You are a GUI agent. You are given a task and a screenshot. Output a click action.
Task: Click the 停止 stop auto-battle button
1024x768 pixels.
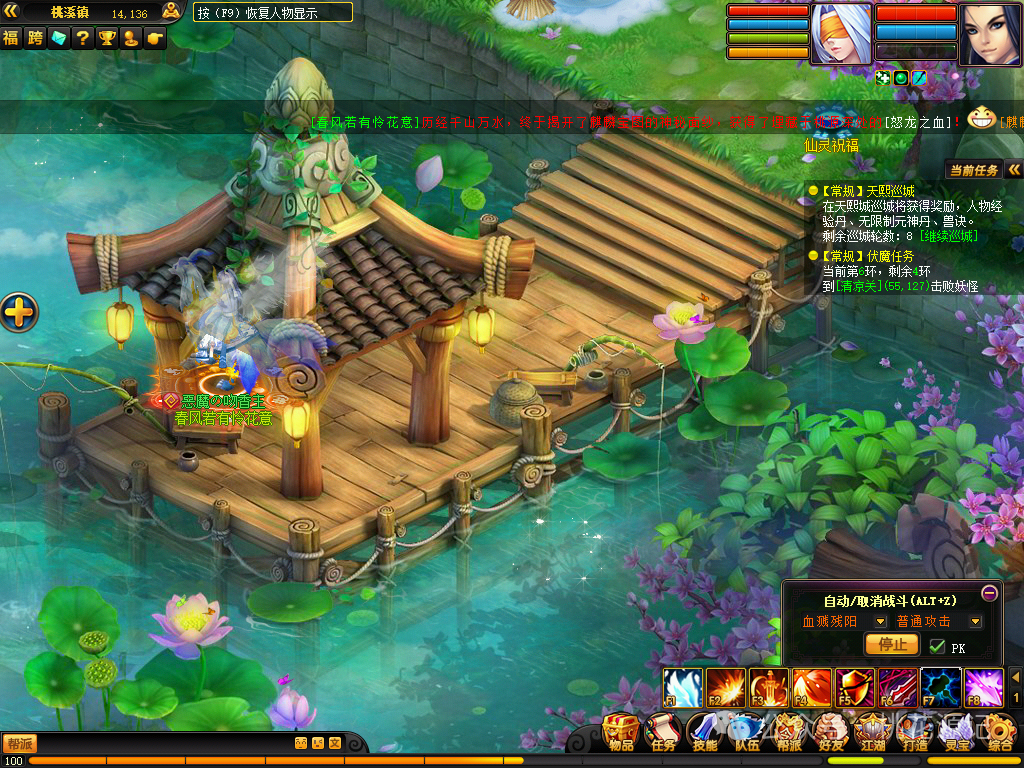pyautogui.click(x=891, y=645)
